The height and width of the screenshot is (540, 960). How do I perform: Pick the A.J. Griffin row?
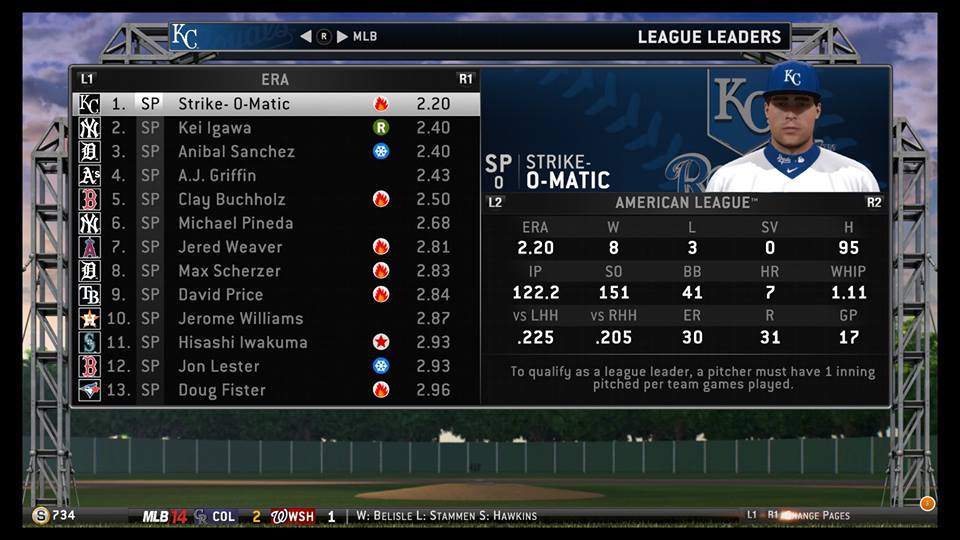pyautogui.click(x=217, y=176)
